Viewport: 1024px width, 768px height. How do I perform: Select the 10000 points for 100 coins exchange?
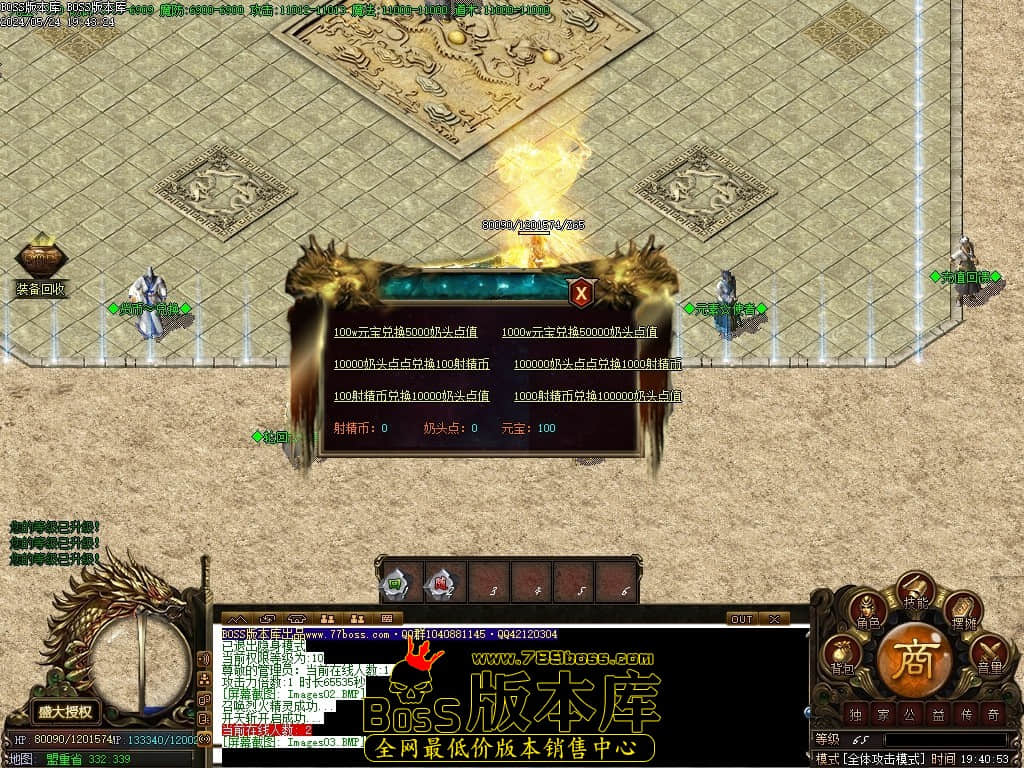[411, 364]
